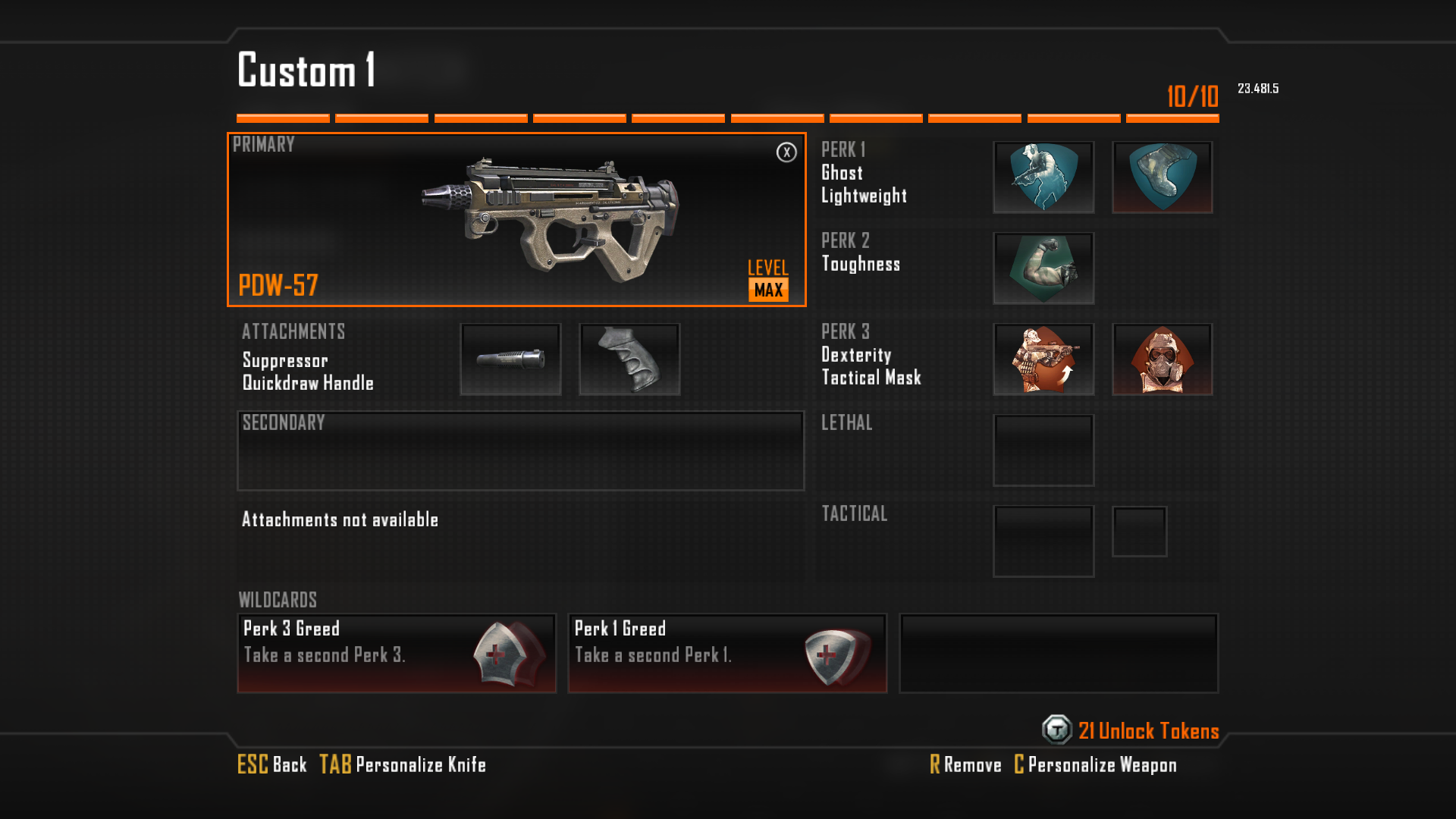Choose the Suppressor attachment slot
1456x819 pixels.
(x=510, y=359)
